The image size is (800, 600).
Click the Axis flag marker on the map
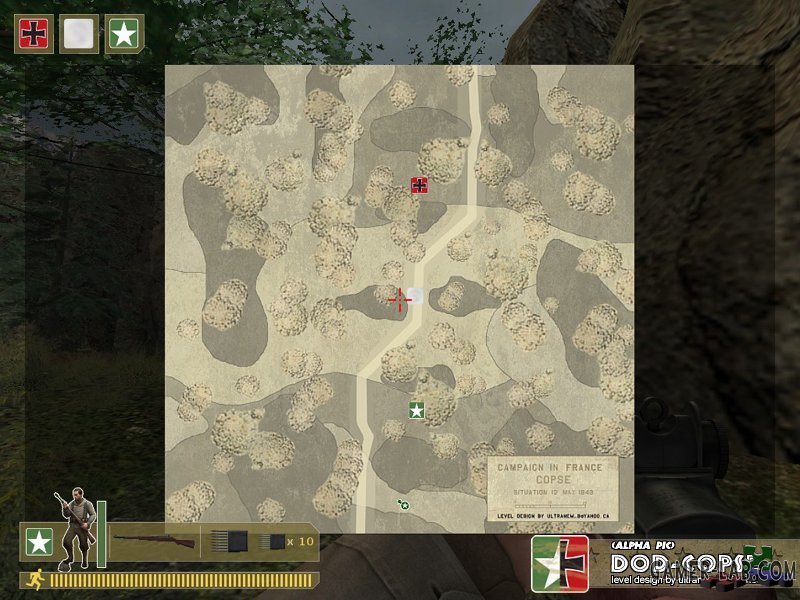420,185
